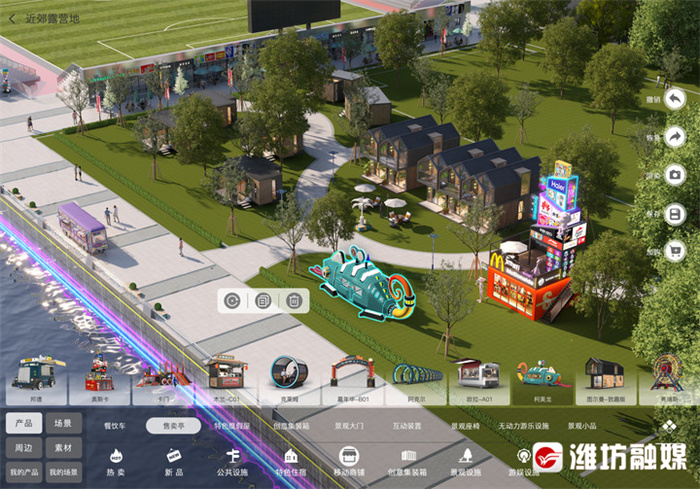Choose the 景观大门 subcategory
The width and height of the screenshot is (700, 489).
tap(349, 425)
